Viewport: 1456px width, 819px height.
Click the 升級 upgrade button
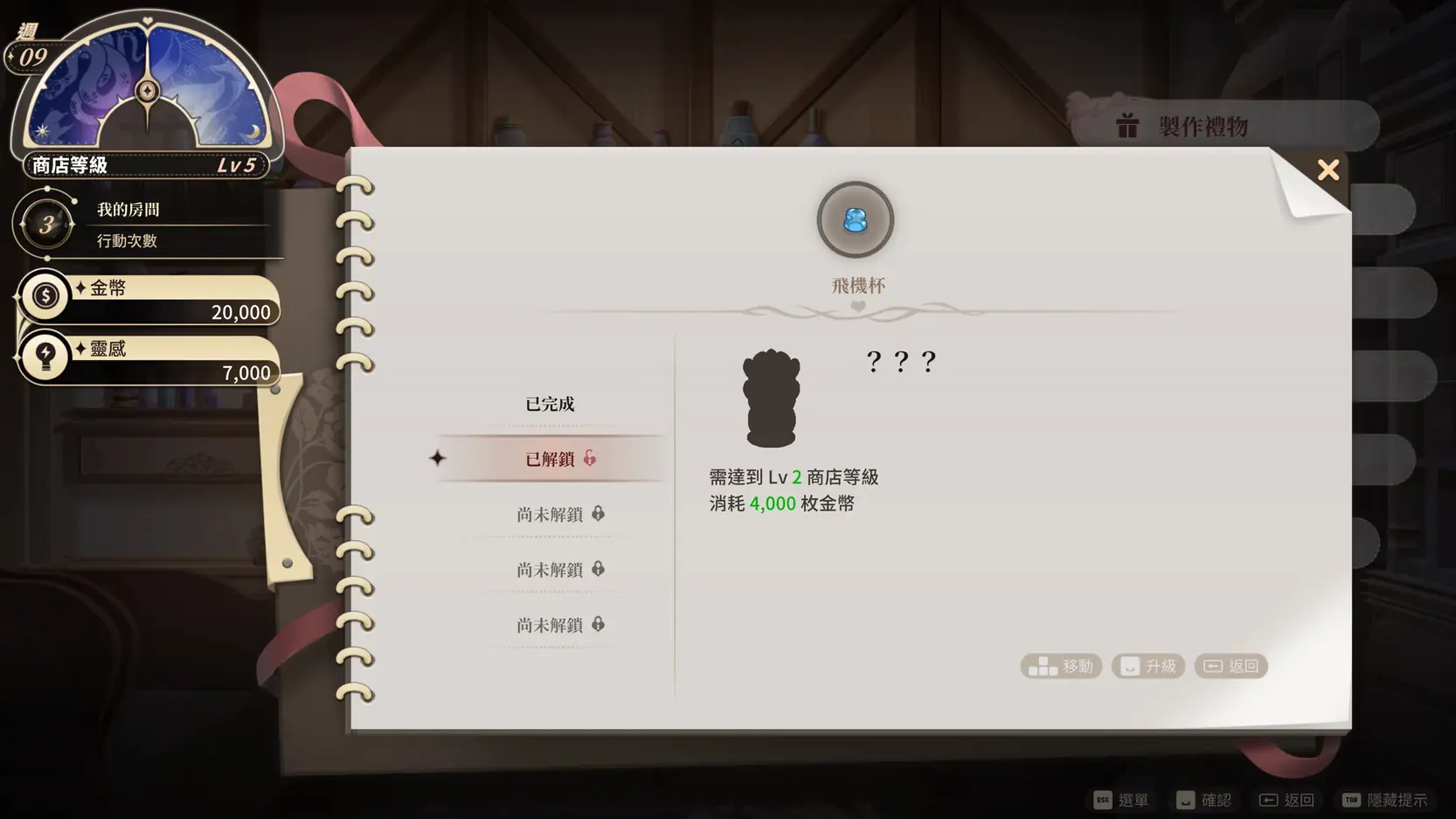coord(1148,666)
